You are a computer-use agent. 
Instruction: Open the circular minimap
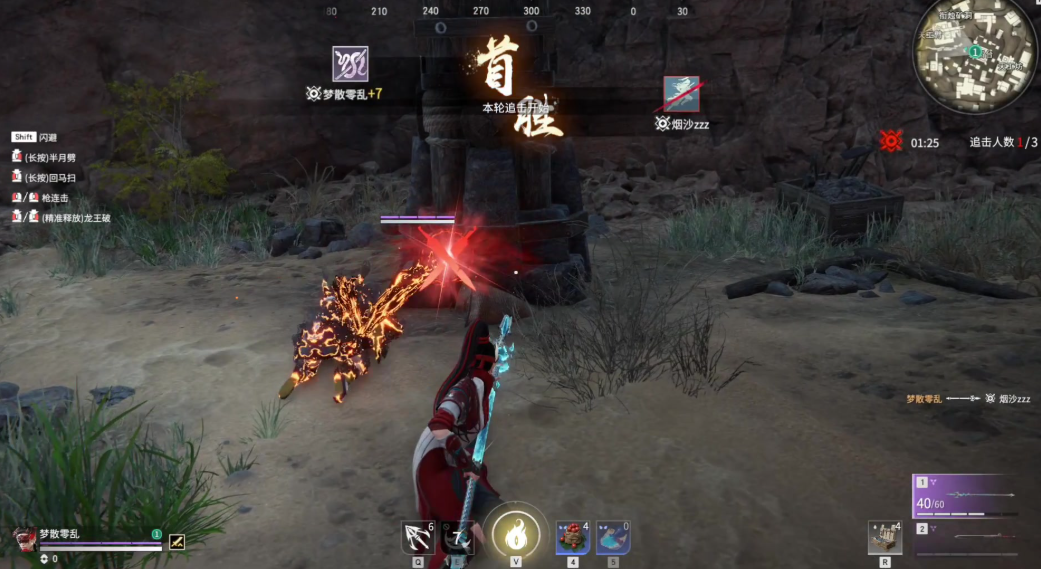coord(975,55)
